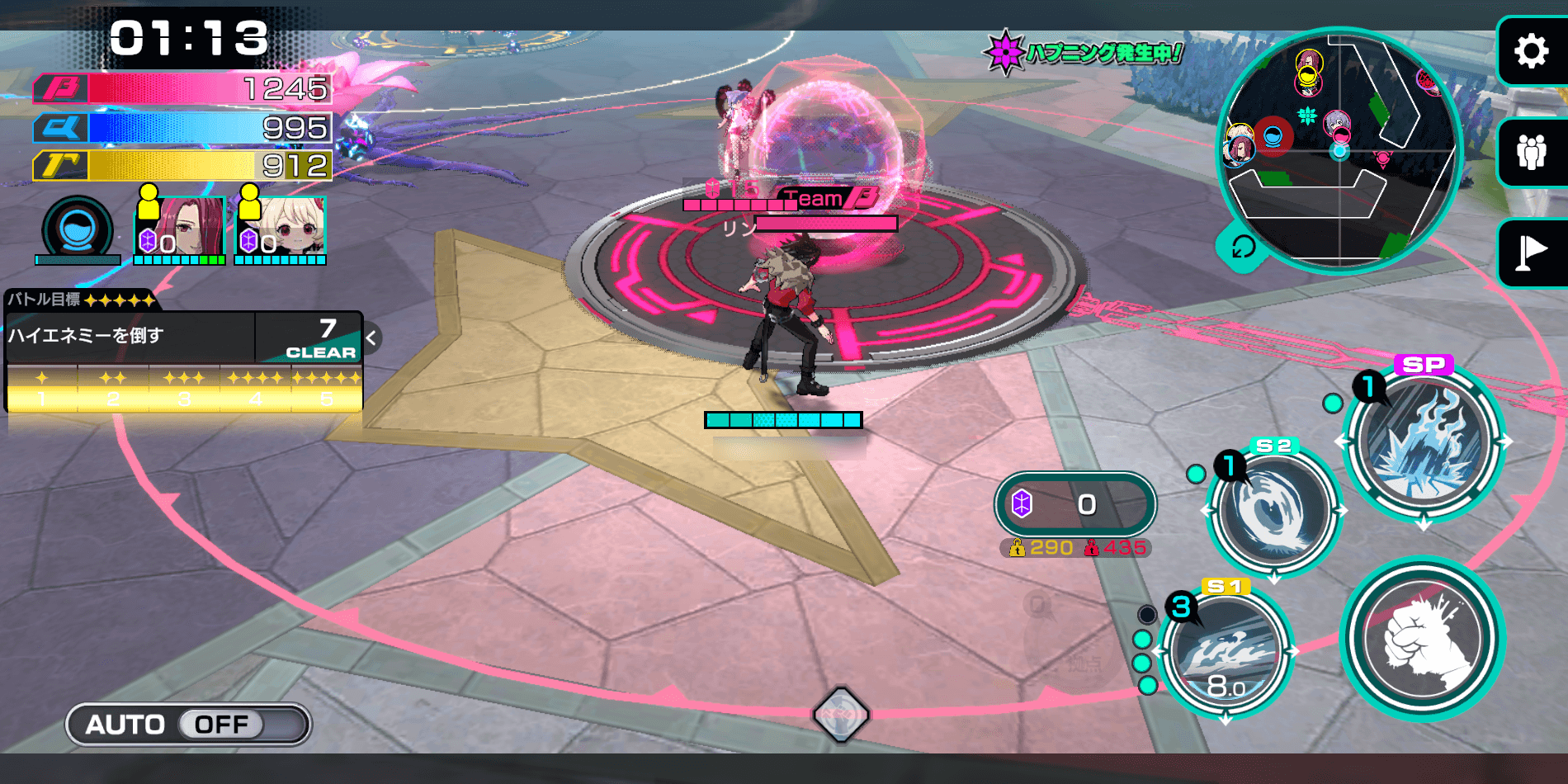Screen dimensions: 1568x784
Task: Open the defeat High Enemy objective tracker
Action: [x=183, y=337]
